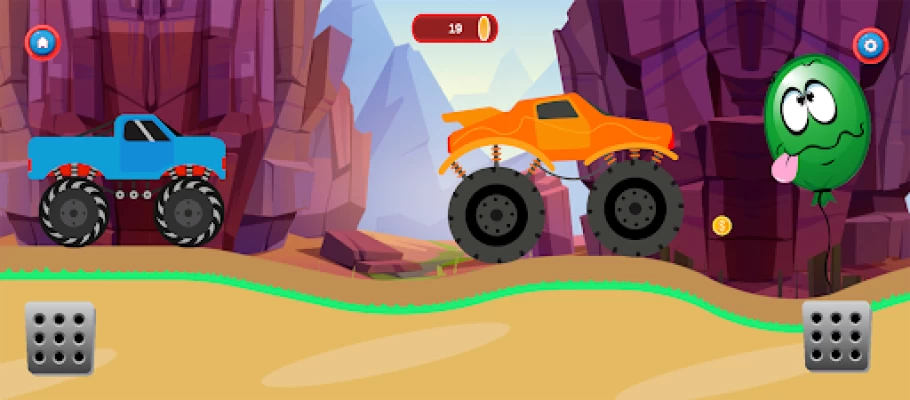Step on the right gas pedal
Screen dimensions: 910x400
tap(838, 336)
